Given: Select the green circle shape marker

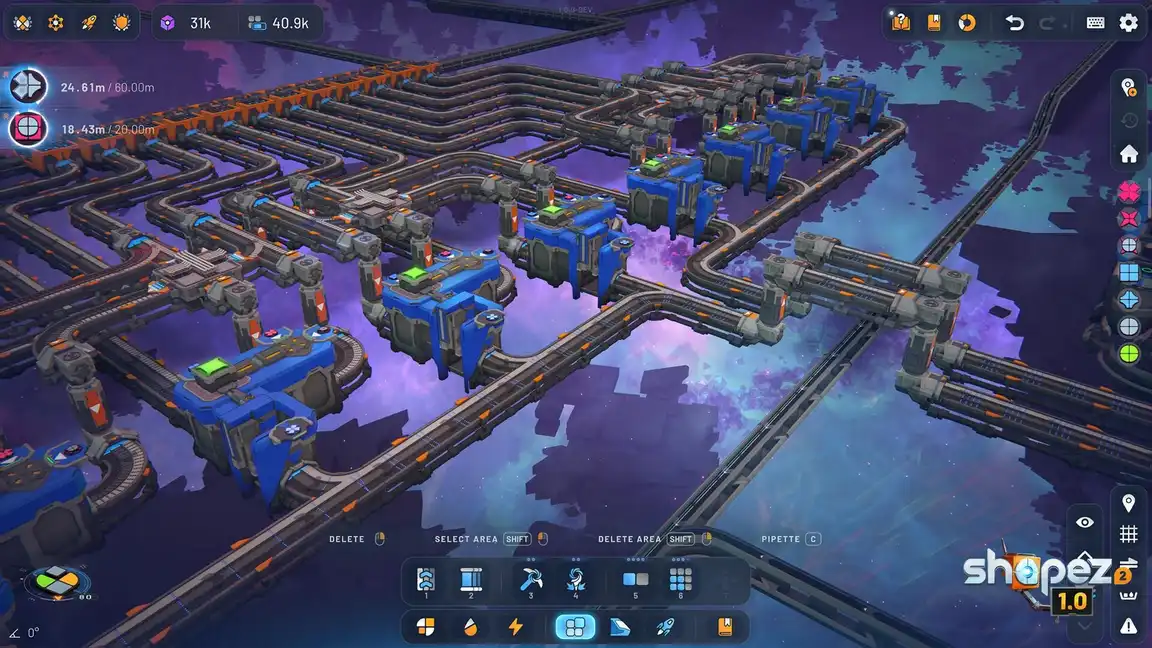Looking at the screenshot, I should point(1129,353).
